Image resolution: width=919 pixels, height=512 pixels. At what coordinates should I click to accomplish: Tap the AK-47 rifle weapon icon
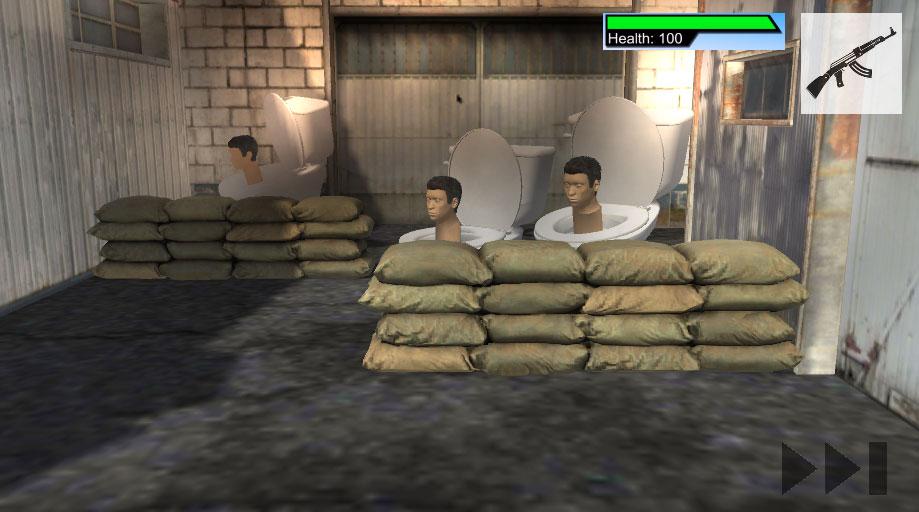coord(850,63)
